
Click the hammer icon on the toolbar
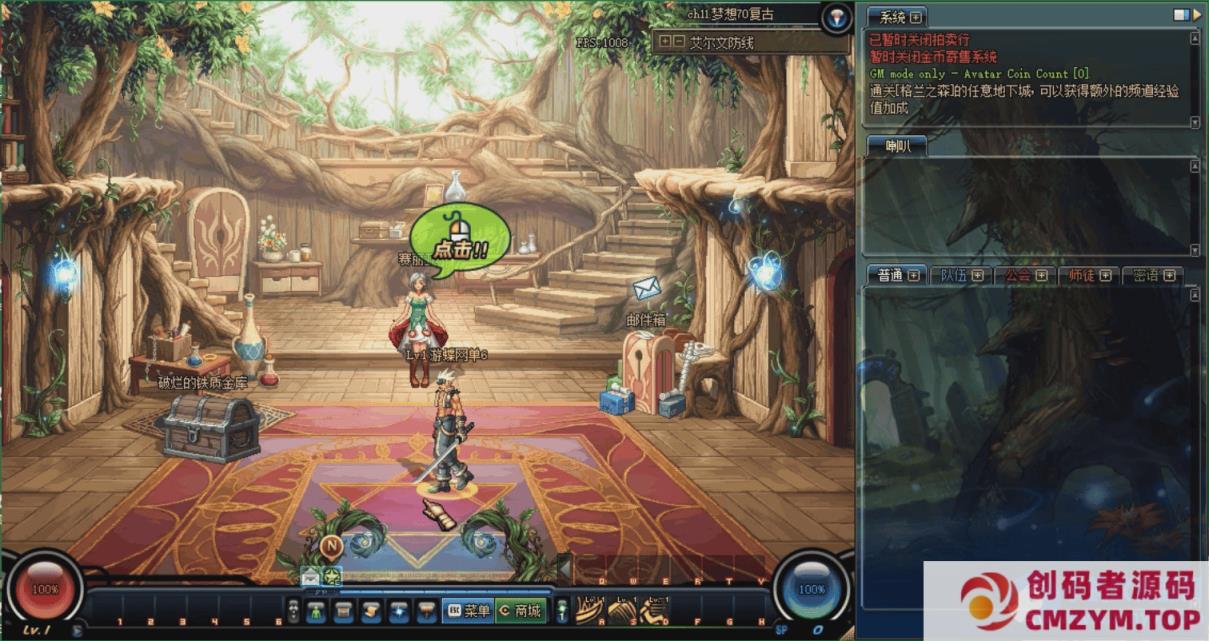click(426, 610)
